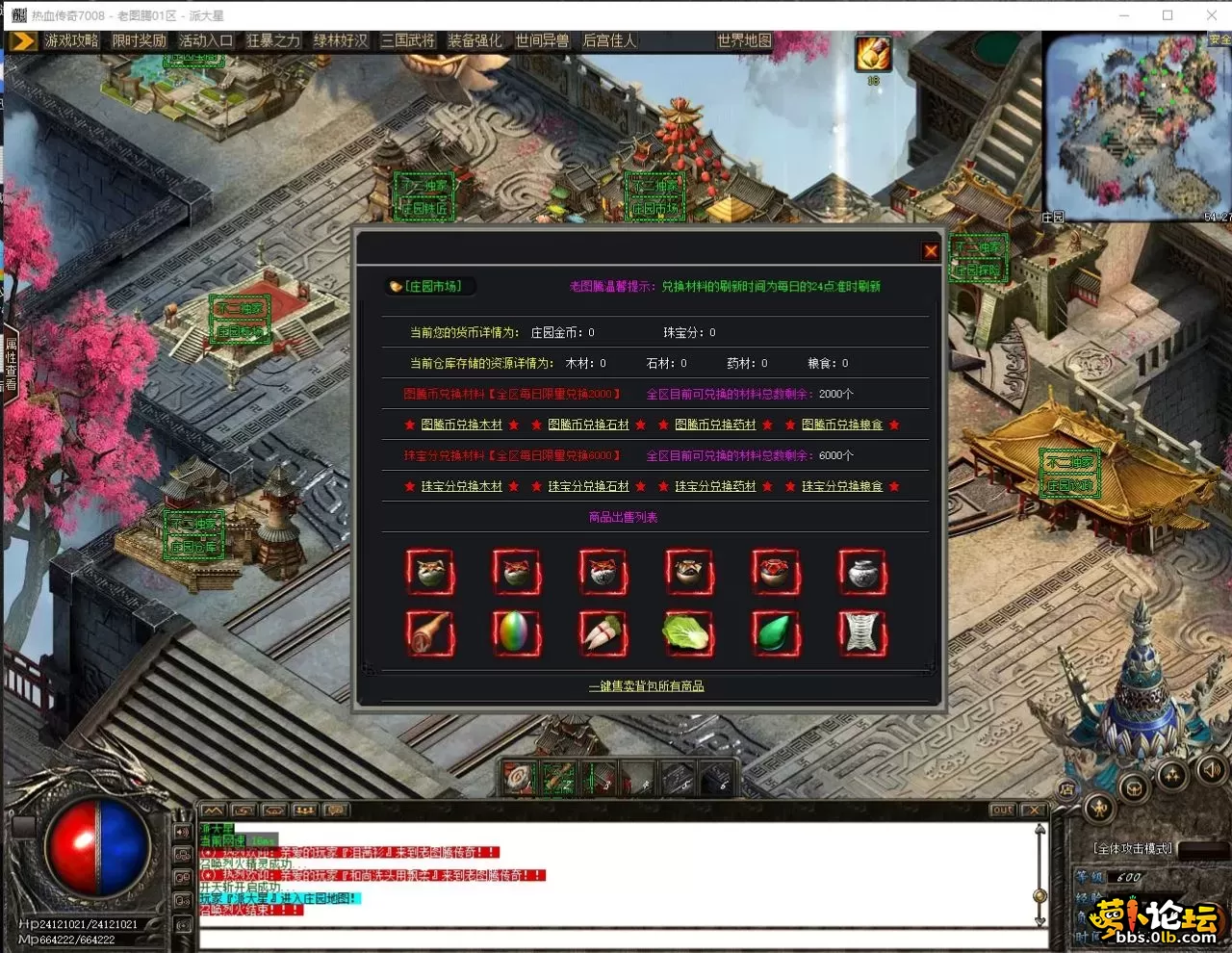
Task: Choose 珠宝分兑换石材 exchange option
Action: pyautogui.click(x=588, y=486)
